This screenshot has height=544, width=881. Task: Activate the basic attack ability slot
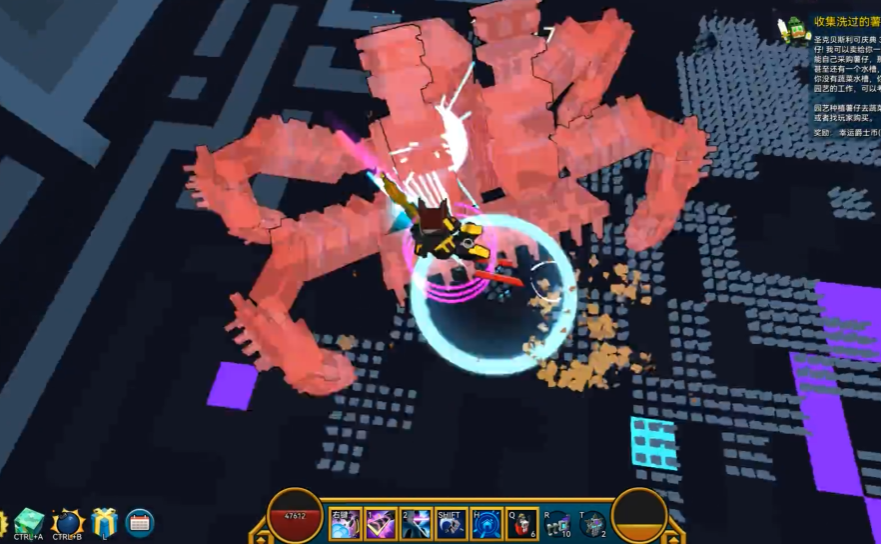(345, 524)
